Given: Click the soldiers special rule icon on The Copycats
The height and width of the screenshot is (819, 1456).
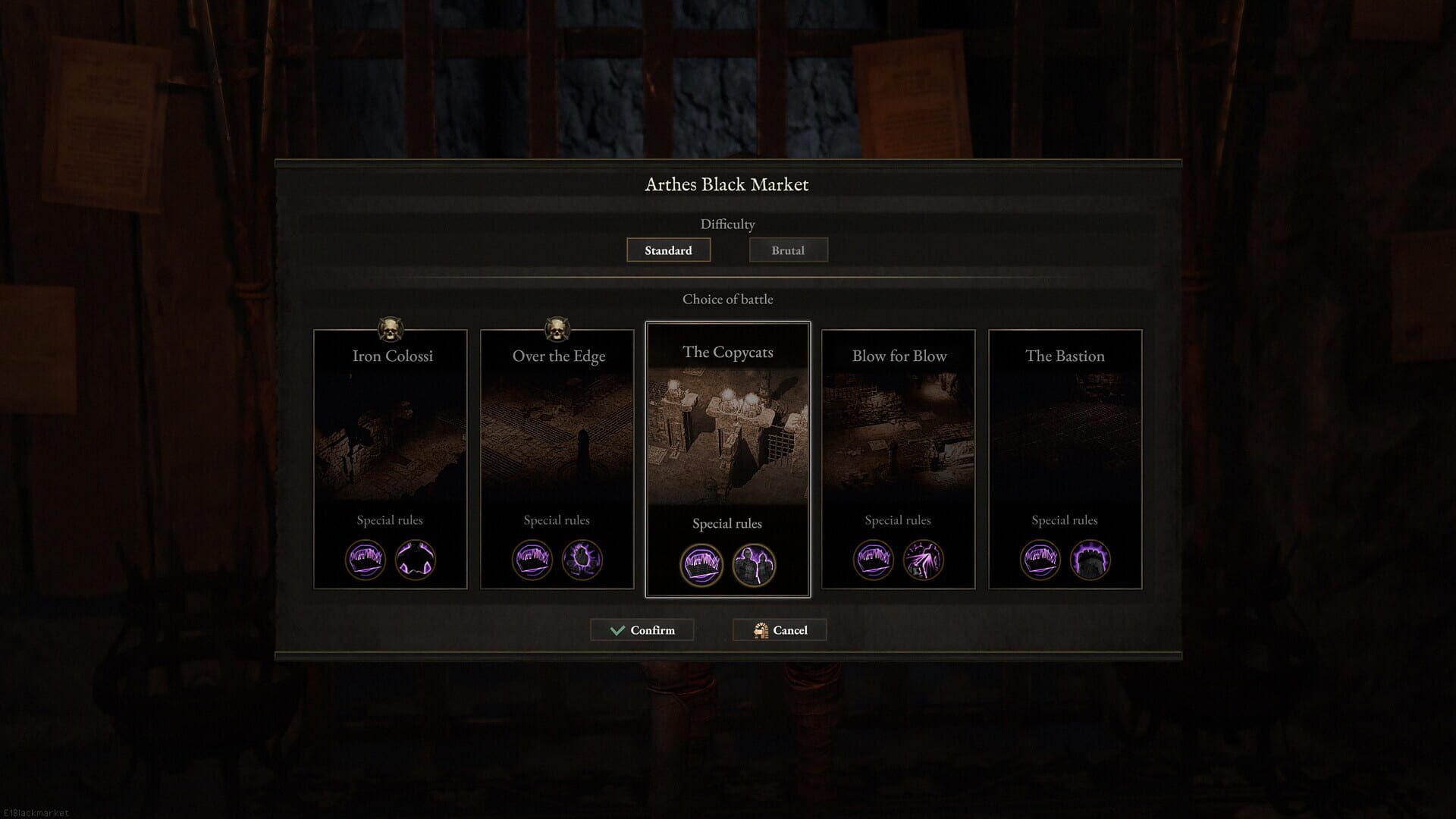Looking at the screenshot, I should [x=754, y=564].
